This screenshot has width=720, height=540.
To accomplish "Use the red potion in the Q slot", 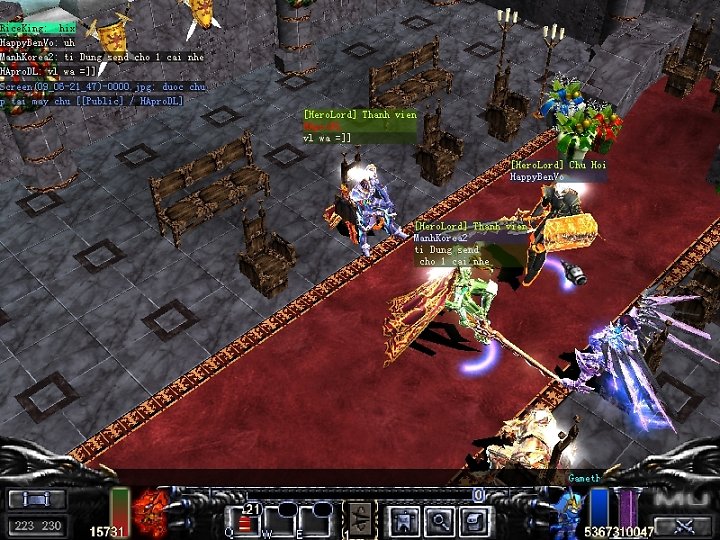I will [x=243, y=520].
